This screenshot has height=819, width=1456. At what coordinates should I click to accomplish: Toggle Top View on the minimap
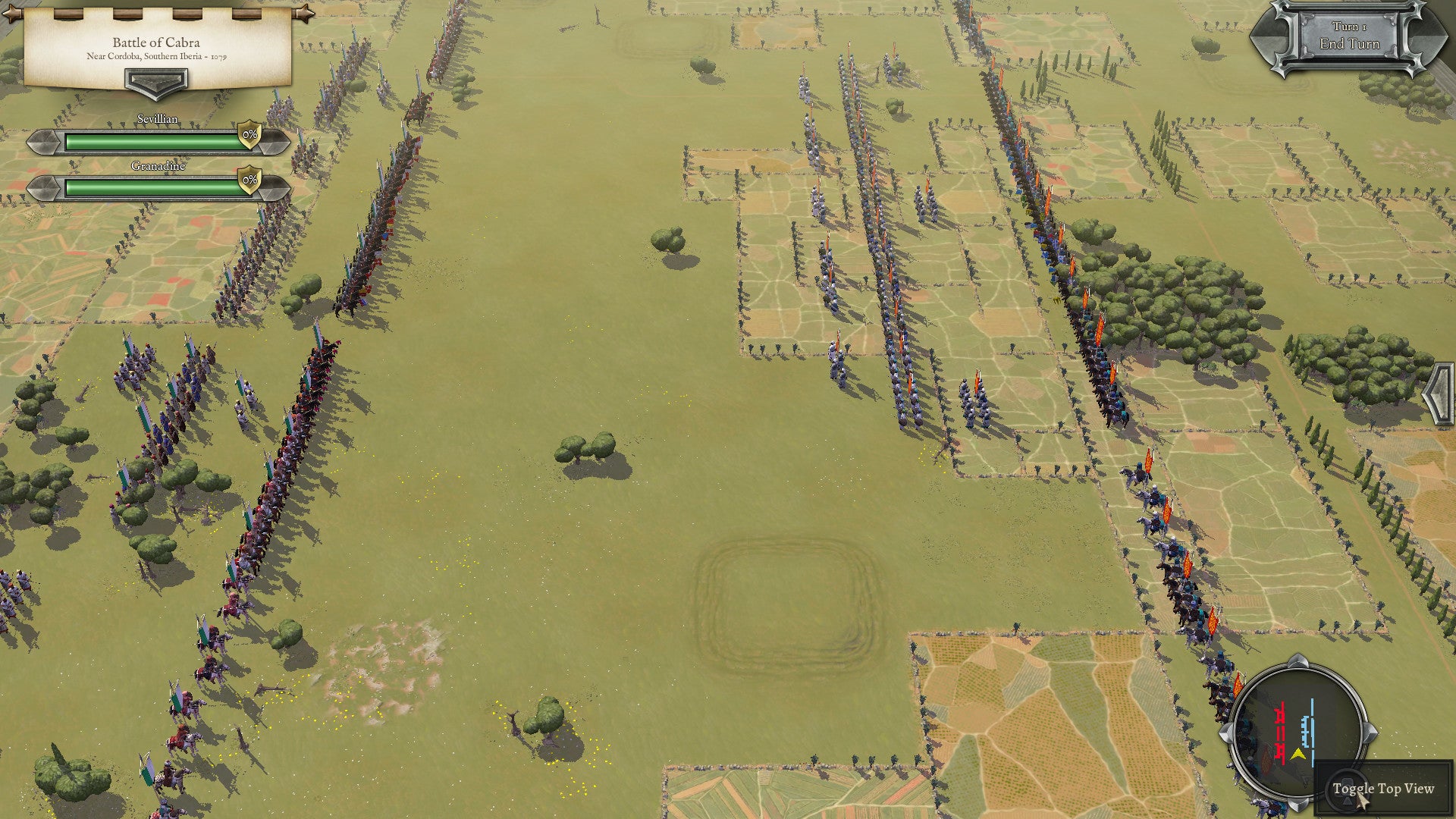tap(1383, 788)
